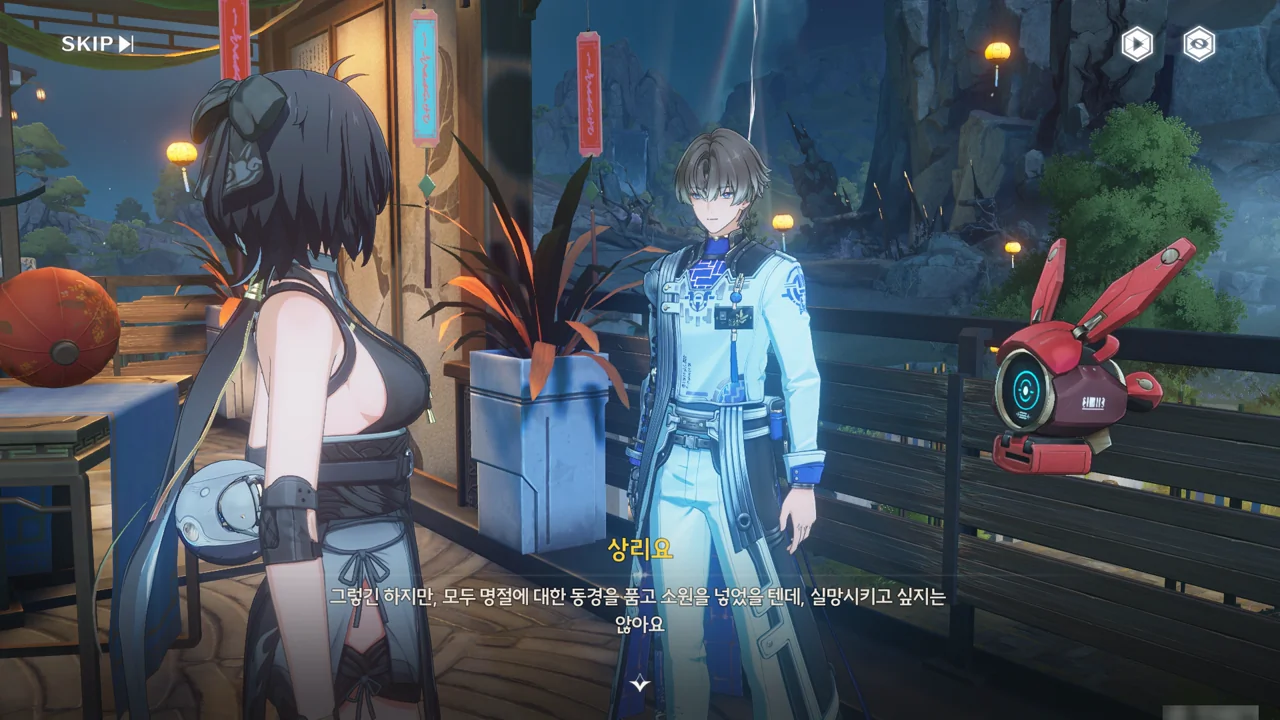Advance dialogue using the diamond continue arrow
This screenshot has height=720, width=1280.
tap(641, 684)
